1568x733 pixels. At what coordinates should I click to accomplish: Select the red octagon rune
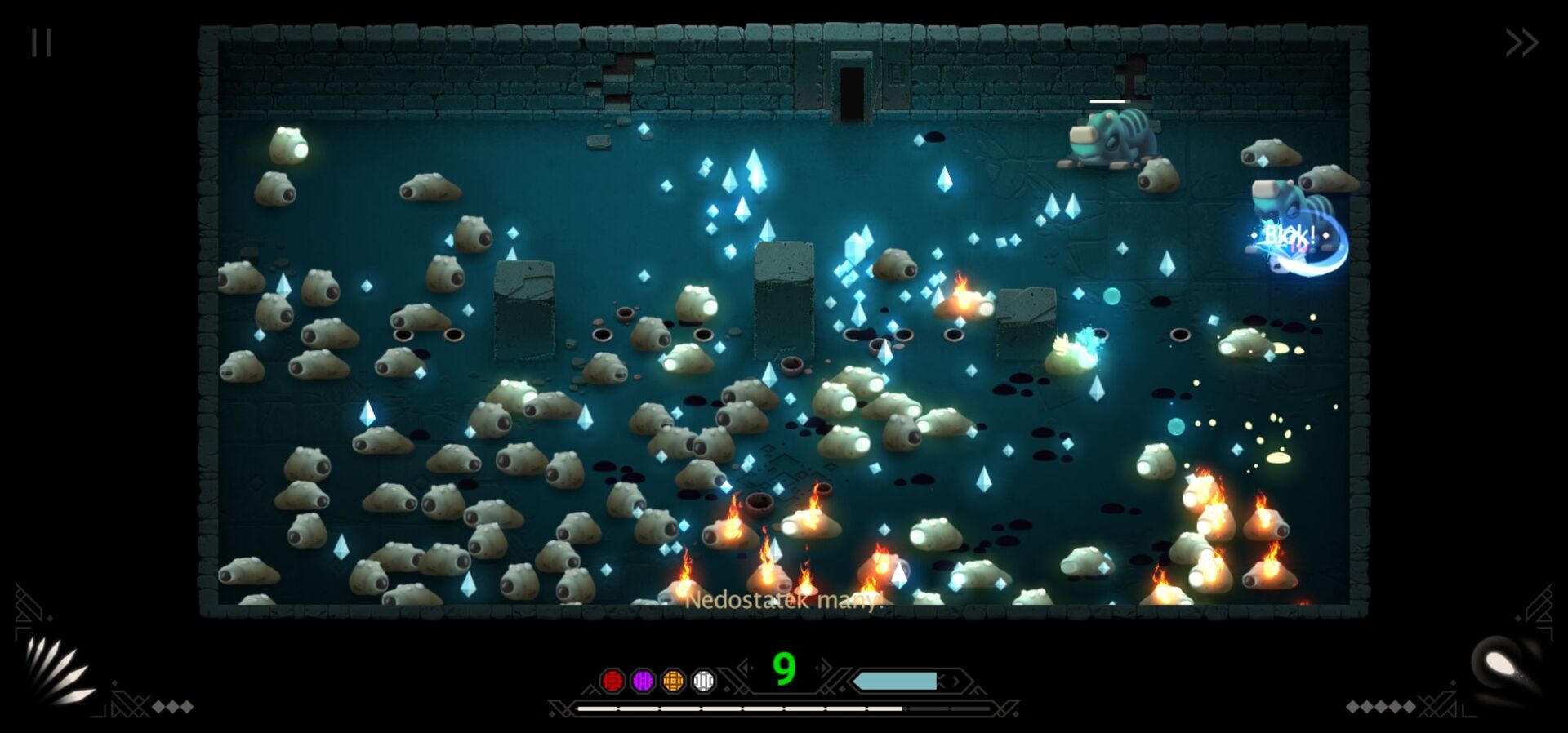click(612, 681)
